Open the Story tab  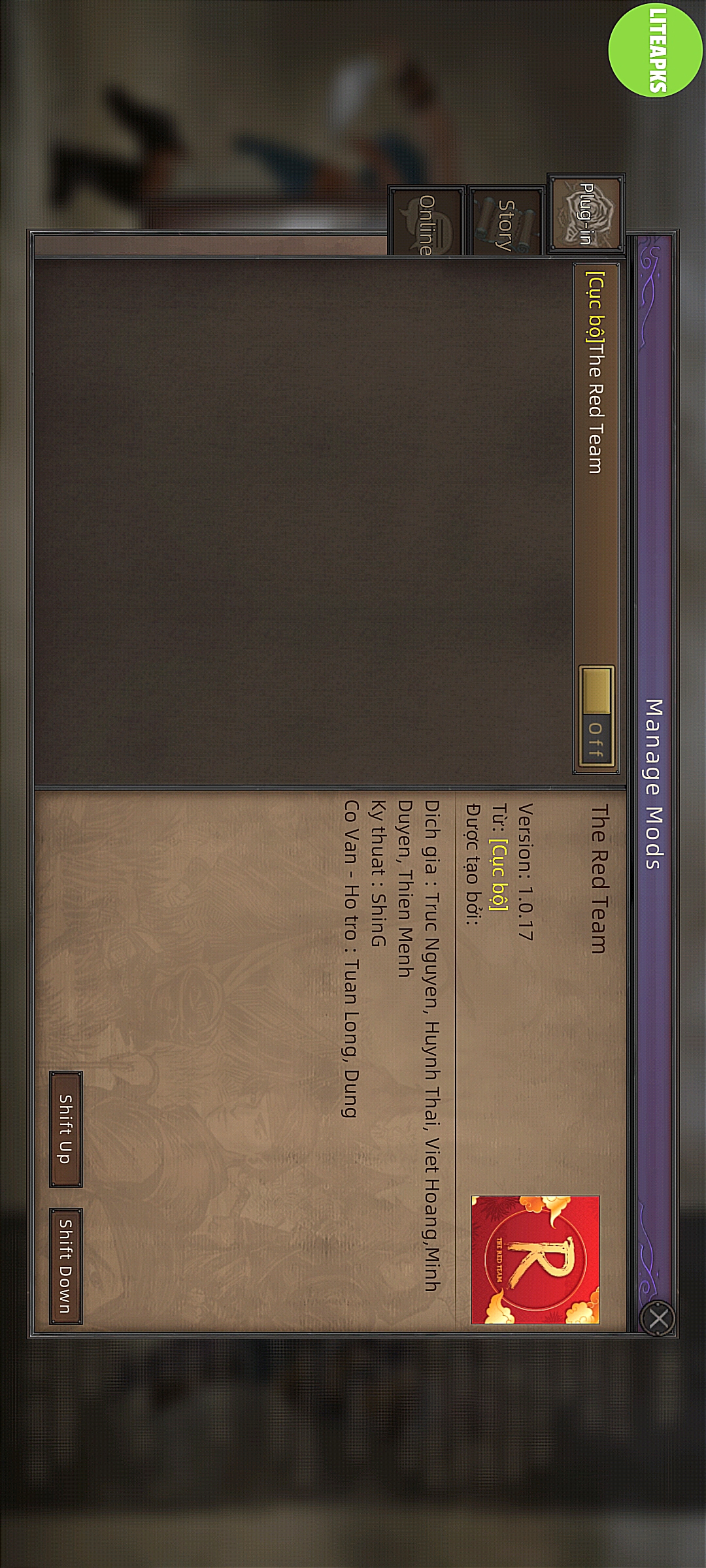pos(505,221)
